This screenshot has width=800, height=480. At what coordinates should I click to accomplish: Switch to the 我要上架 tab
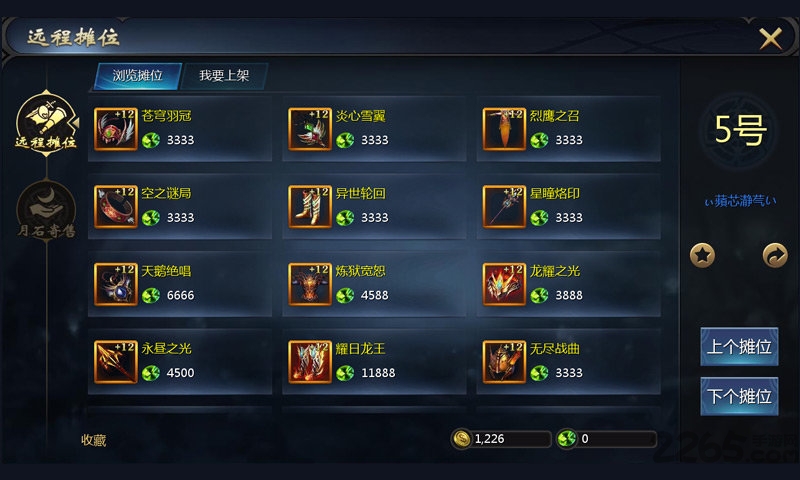click(x=224, y=76)
